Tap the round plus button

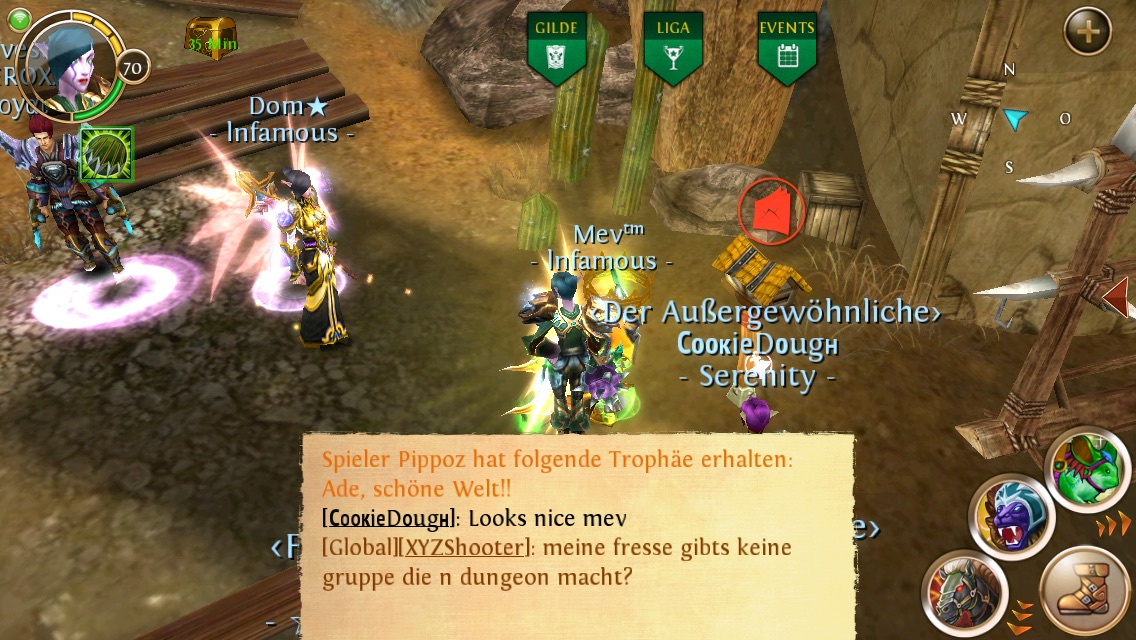coord(1088,33)
